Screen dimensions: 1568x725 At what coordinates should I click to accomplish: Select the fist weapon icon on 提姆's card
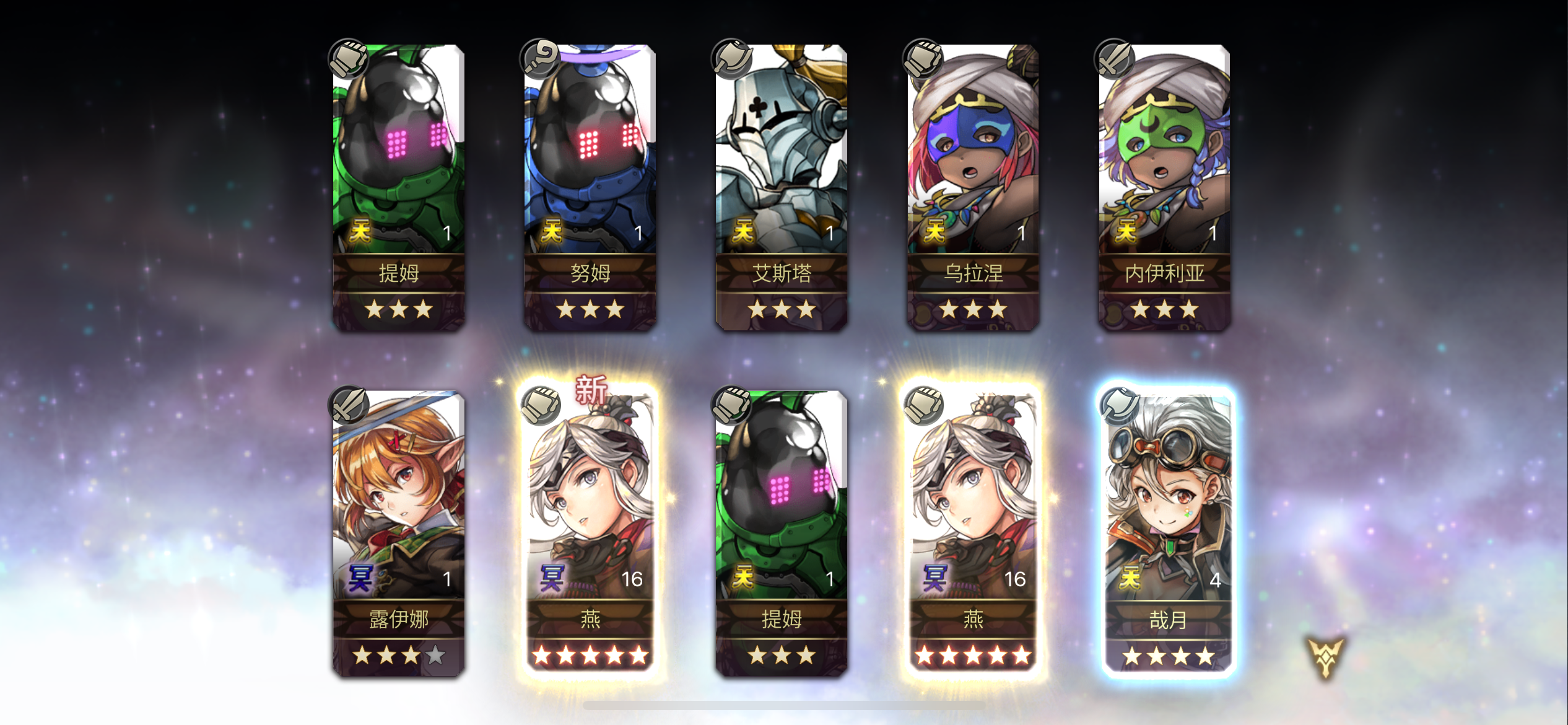point(350,58)
